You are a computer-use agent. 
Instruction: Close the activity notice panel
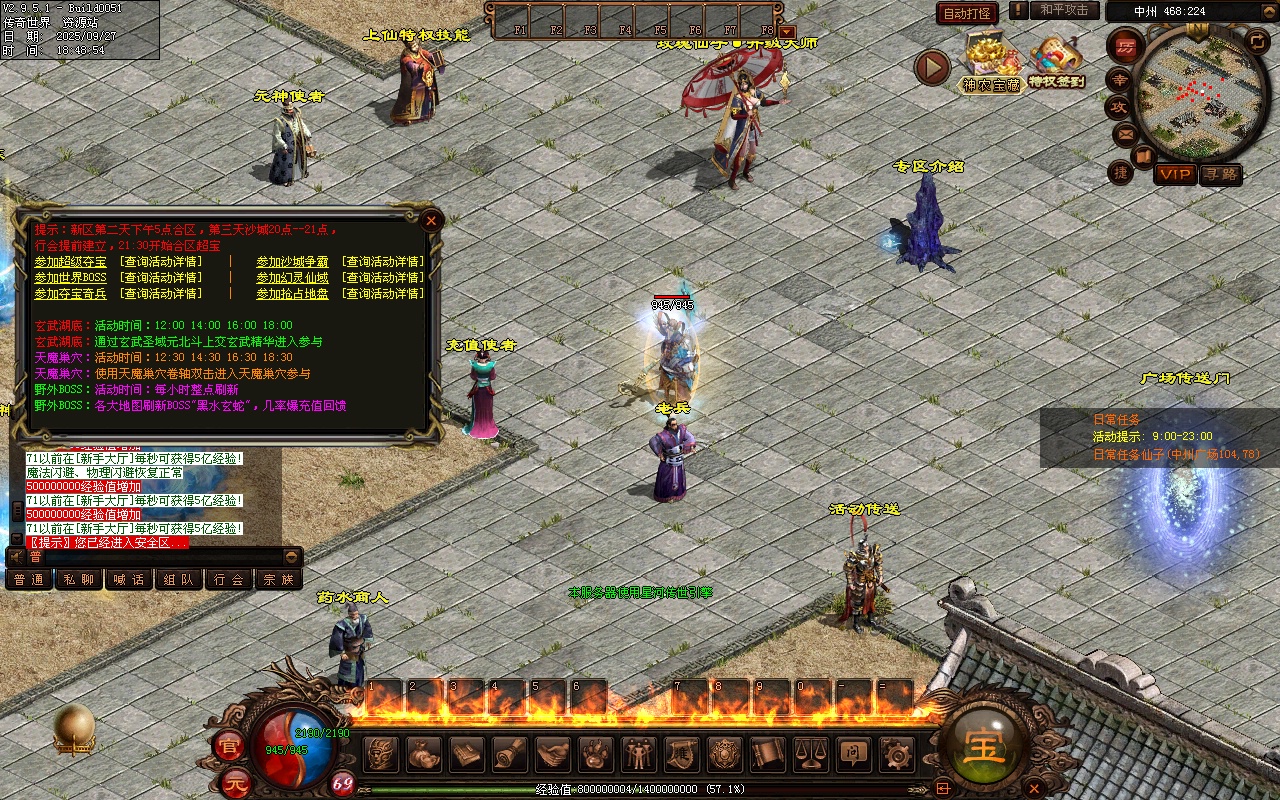pos(431,220)
